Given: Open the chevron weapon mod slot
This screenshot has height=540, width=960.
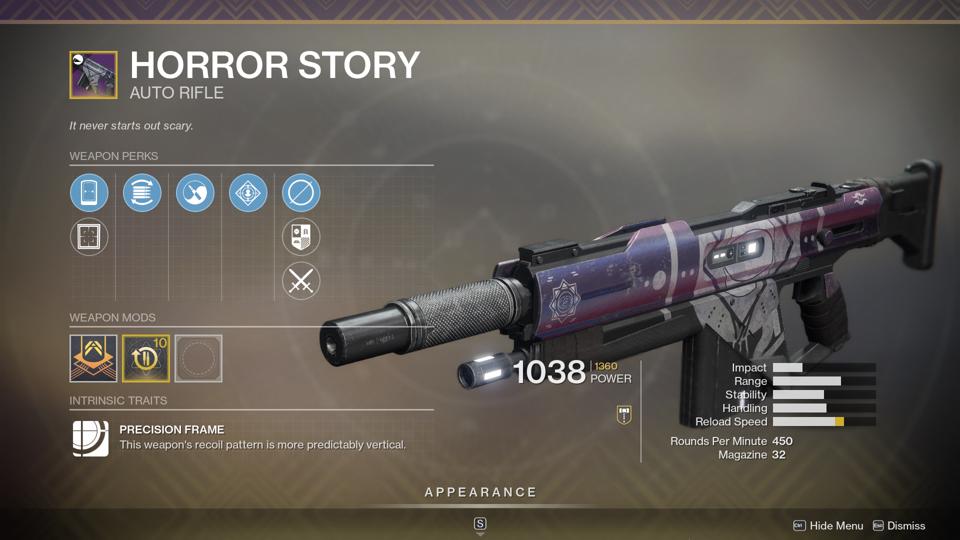Looking at the screenshot, I should (x=93, y=358).
